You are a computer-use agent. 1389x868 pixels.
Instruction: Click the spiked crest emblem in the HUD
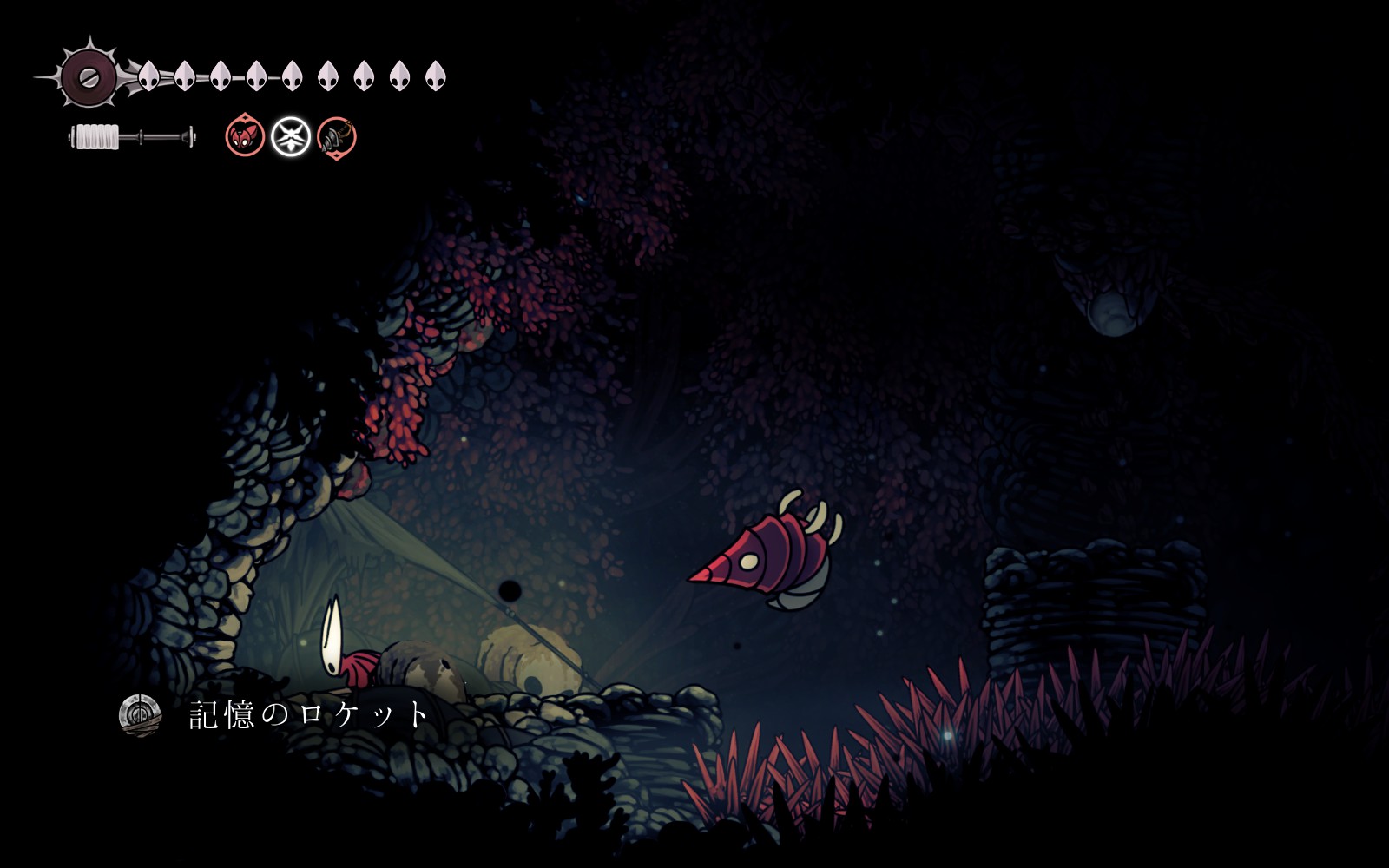(x=88, y=76)
